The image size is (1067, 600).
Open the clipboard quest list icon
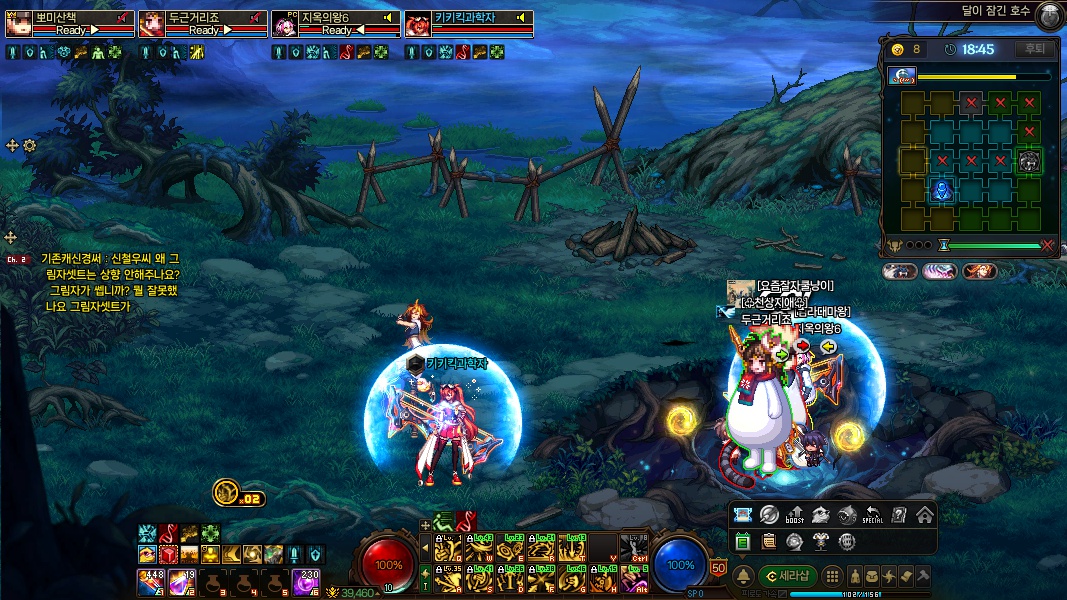tap(769, 542)
